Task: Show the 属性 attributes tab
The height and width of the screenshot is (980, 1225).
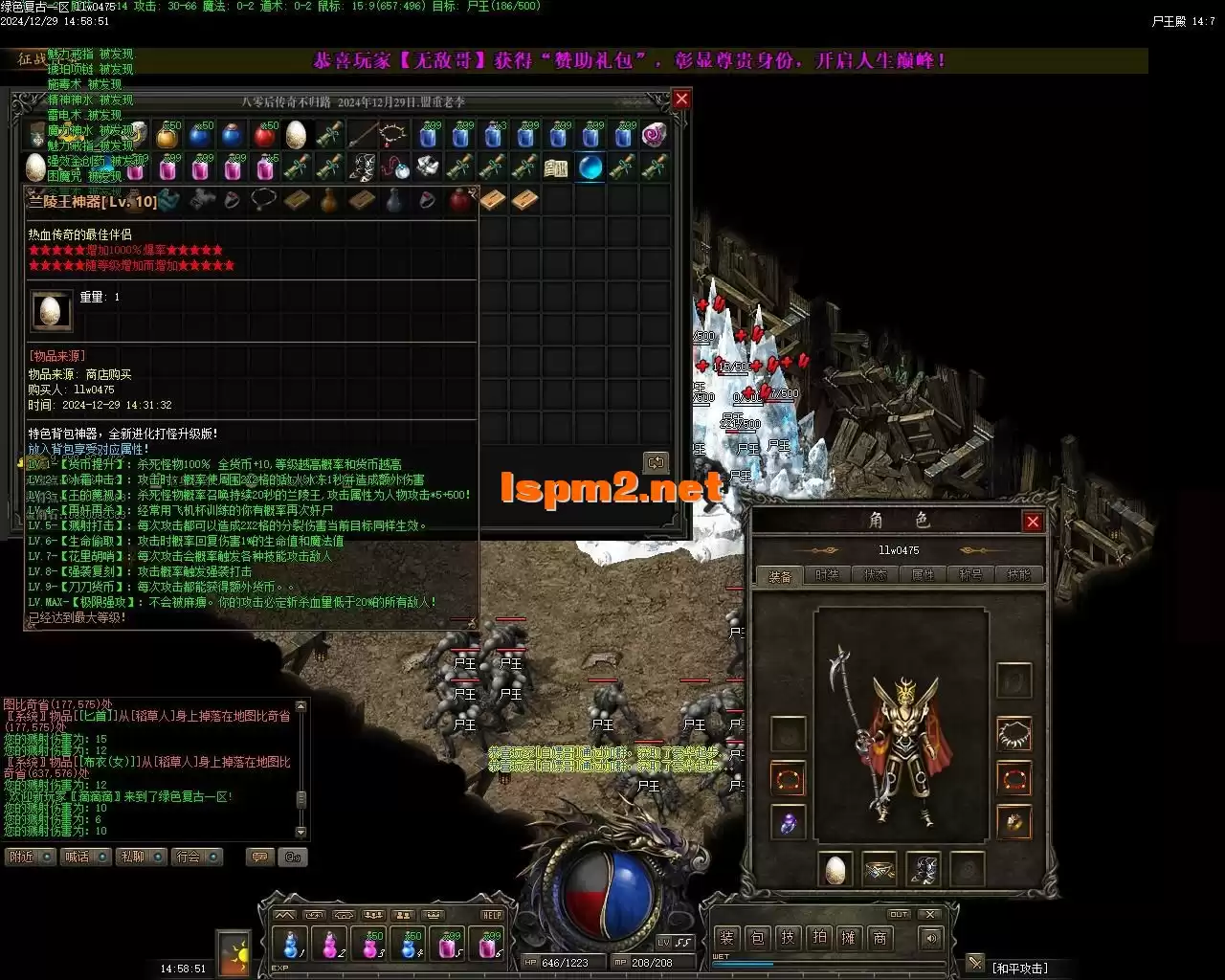Action: click(924, 575)
